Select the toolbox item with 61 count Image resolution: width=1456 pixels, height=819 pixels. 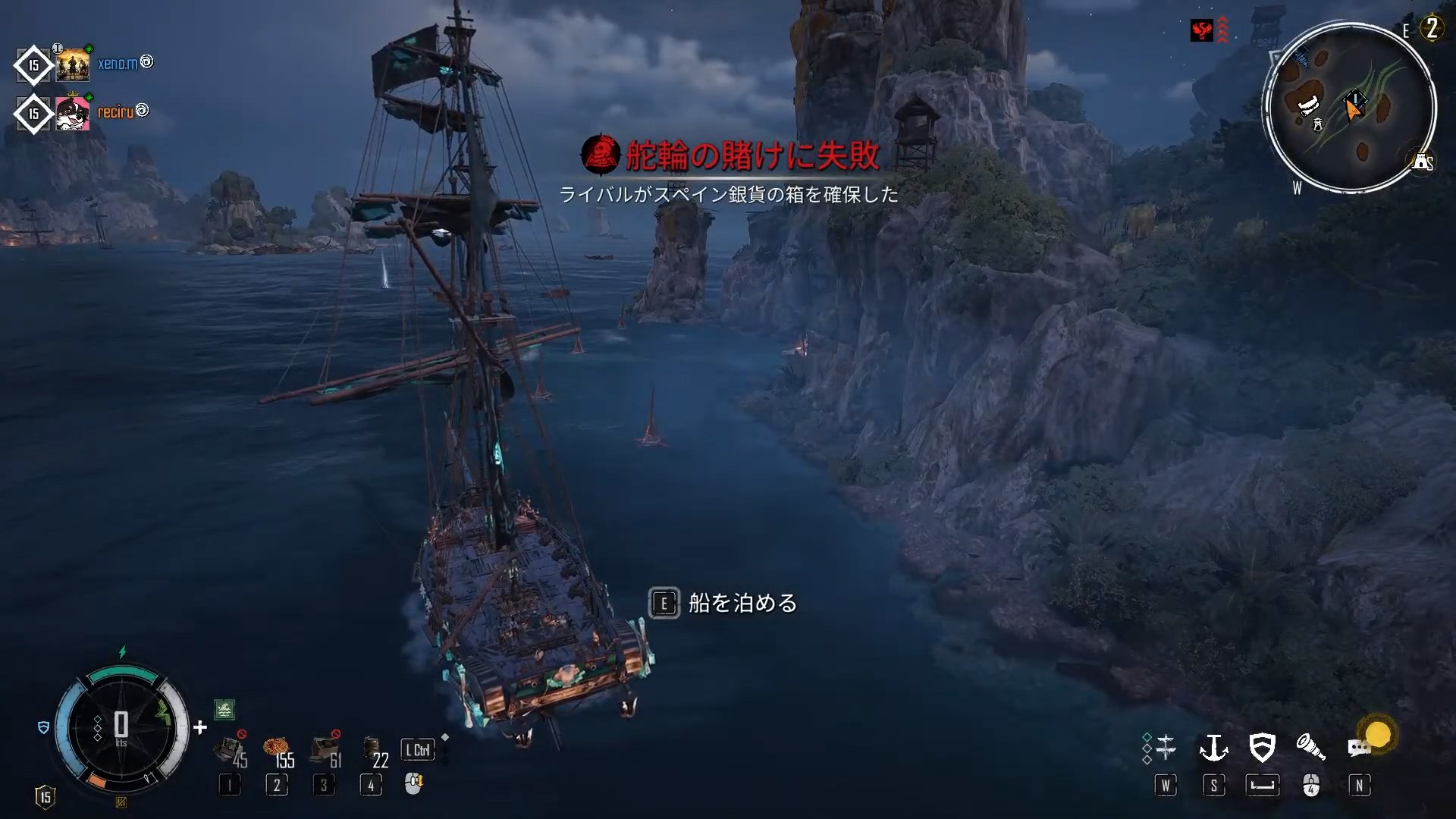325,749
